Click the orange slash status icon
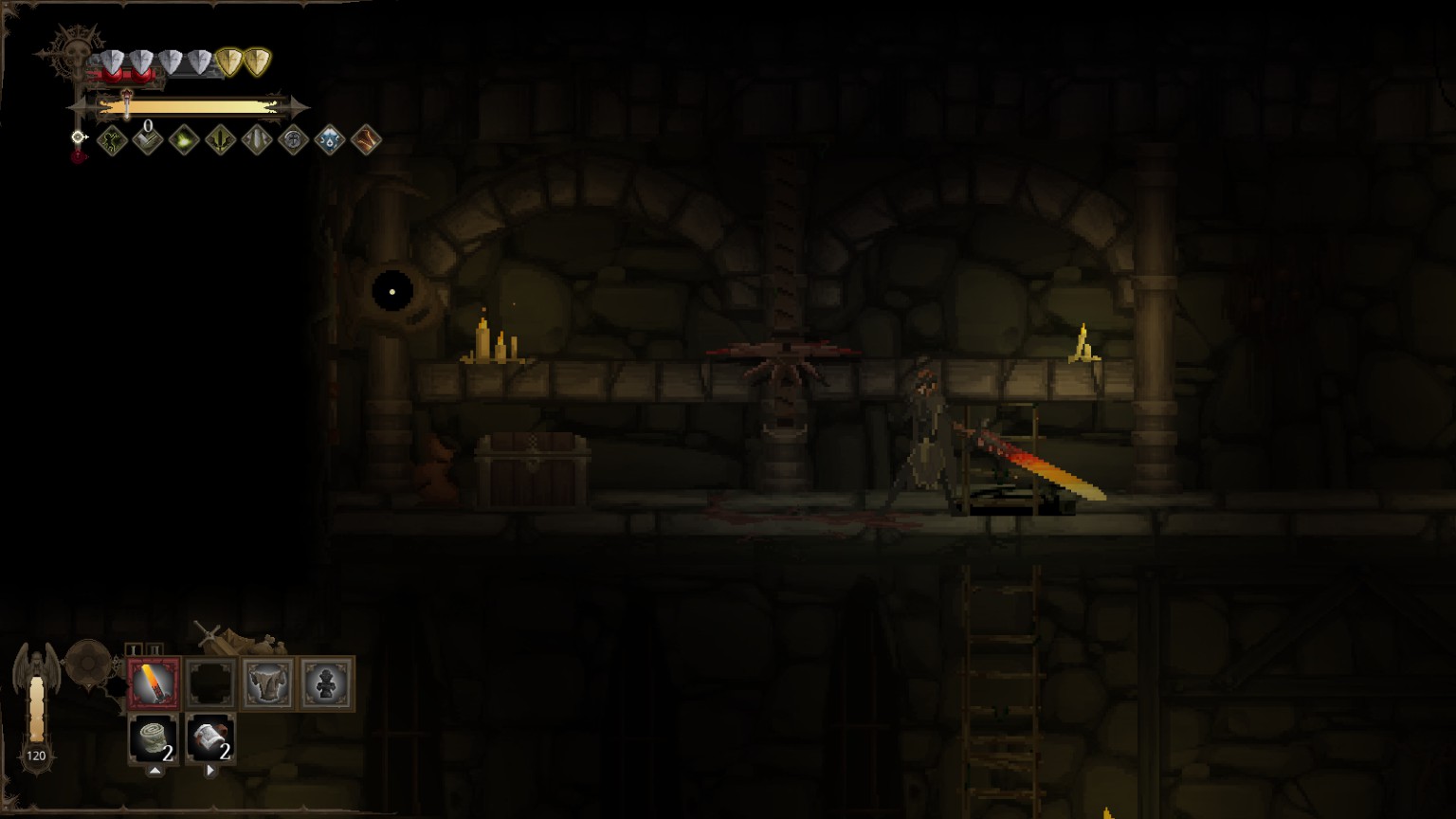The height and width of the screenshot is (819, 1456). click(x=366, y=141)
